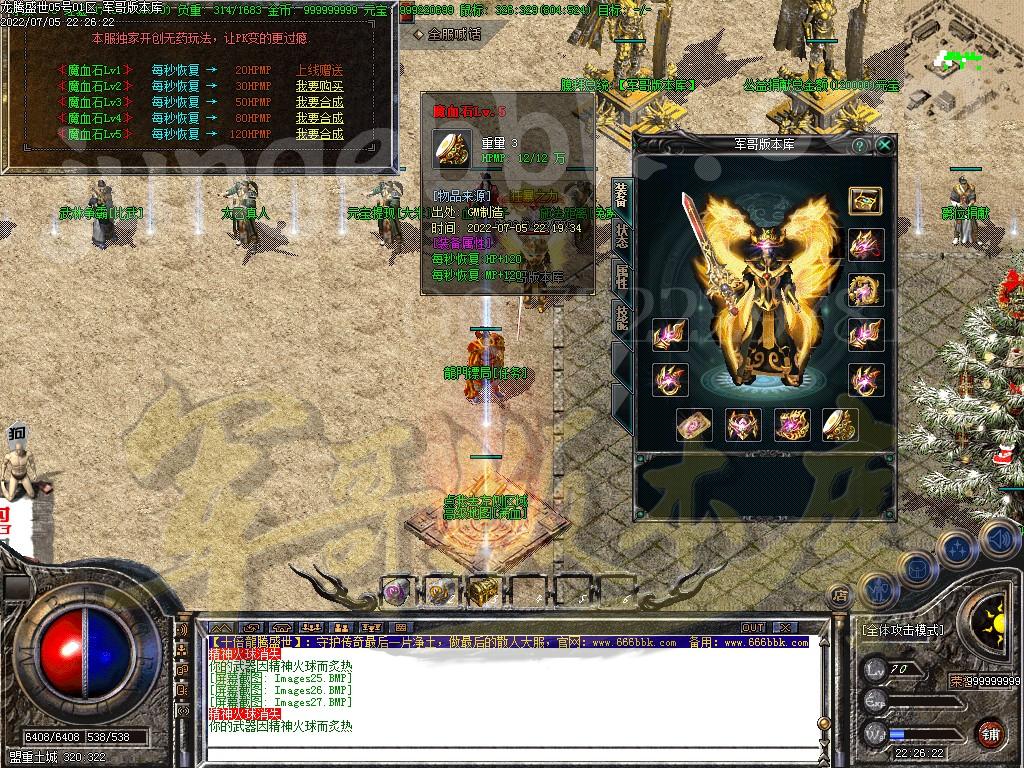The width and height of the screenshot is (1024, 768).
Task: Switch to the 状态 status tab
Action: (x=621, y=237)
